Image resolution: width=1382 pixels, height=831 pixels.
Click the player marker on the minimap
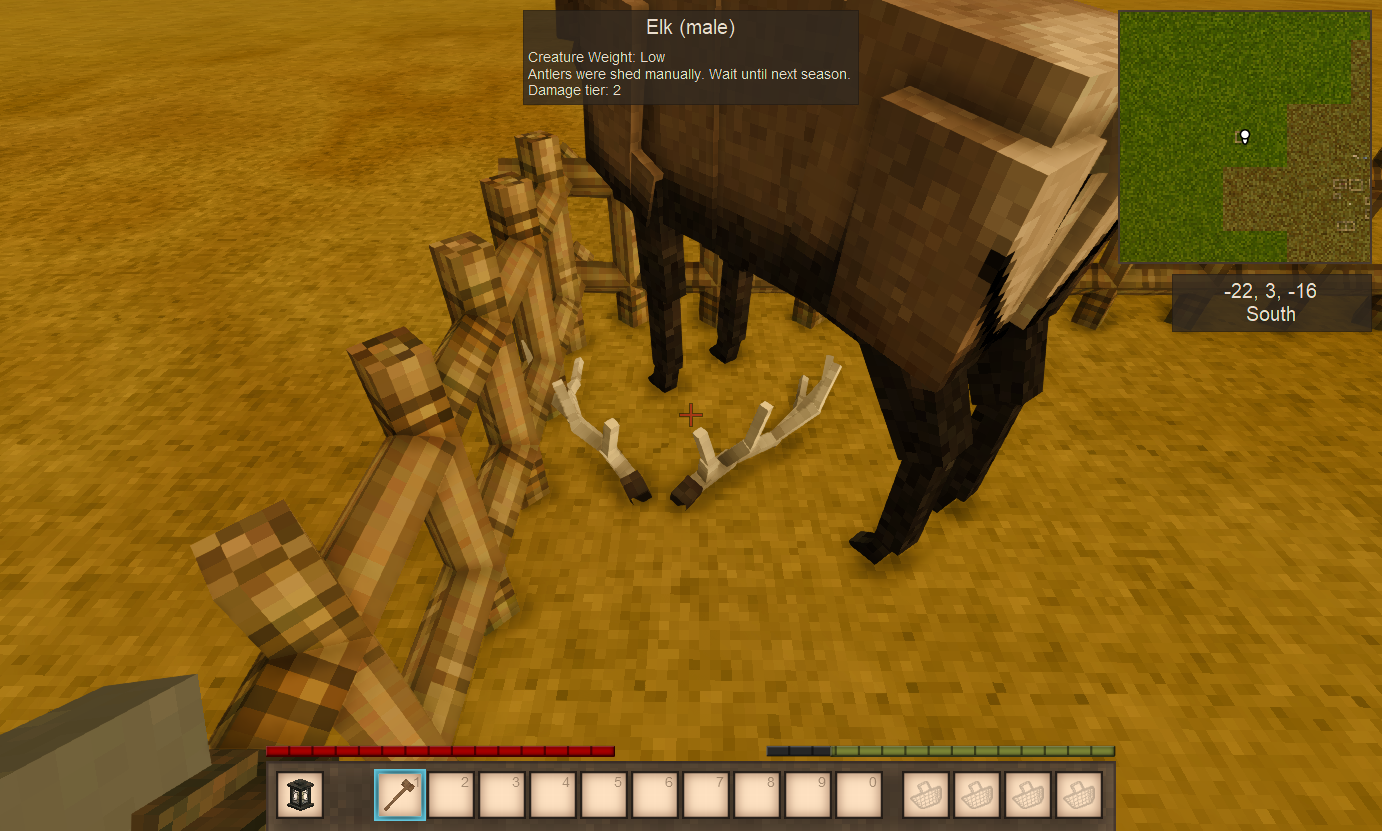(1243, 137)
